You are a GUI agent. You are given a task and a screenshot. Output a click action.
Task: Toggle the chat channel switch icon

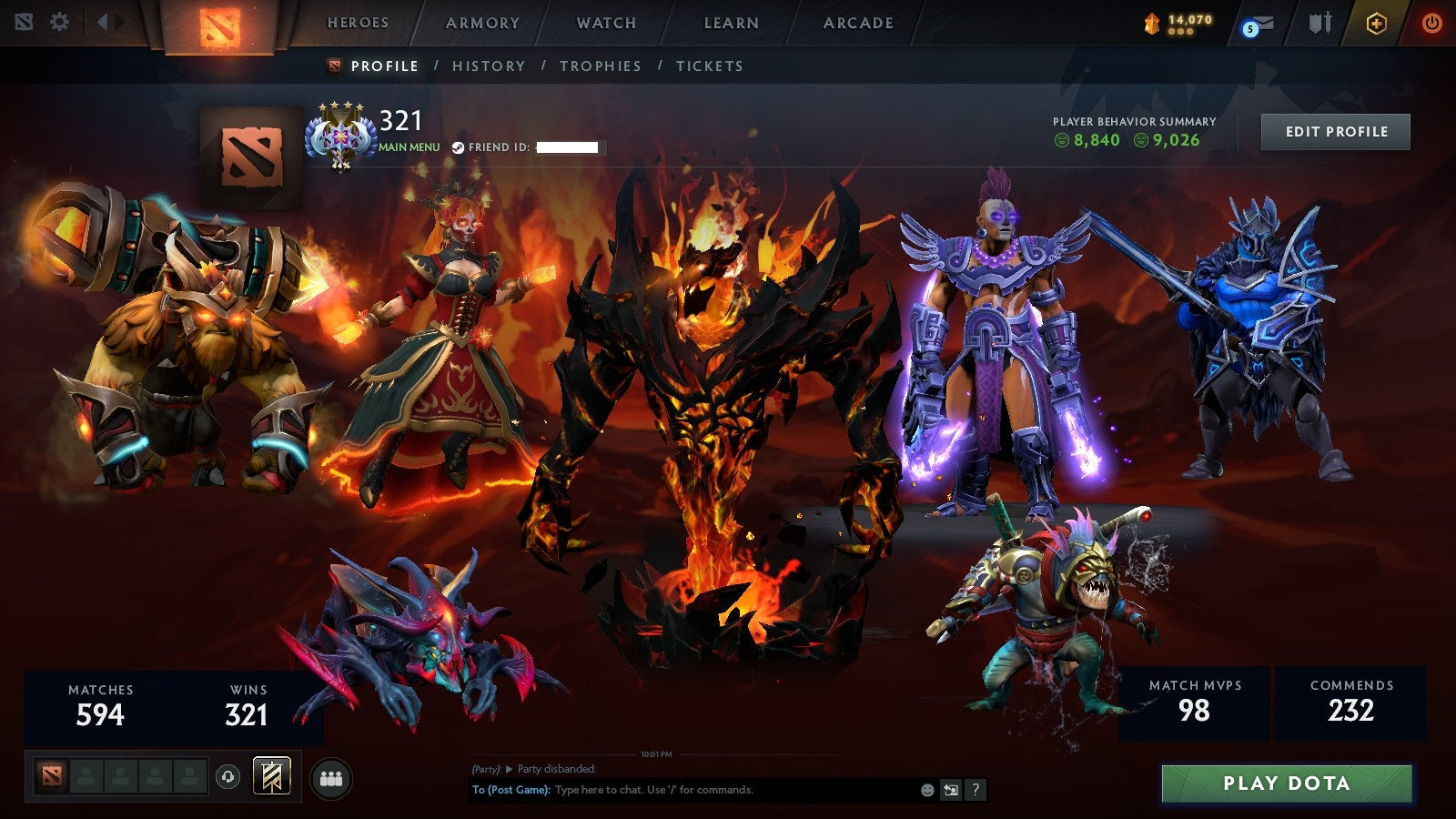953,791
